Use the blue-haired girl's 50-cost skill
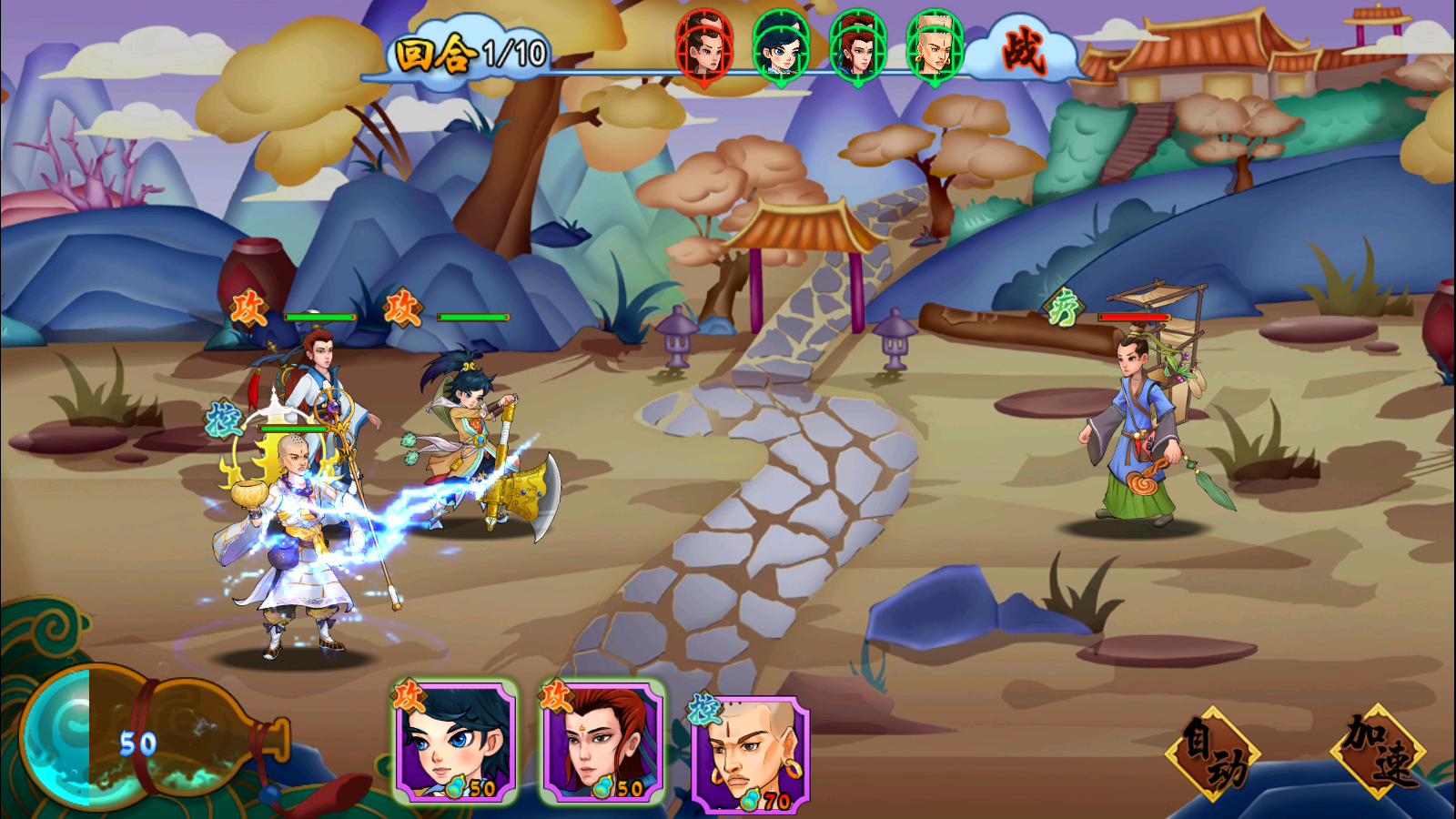Screen dimensions: 1456x819 [x=456, y=742]
